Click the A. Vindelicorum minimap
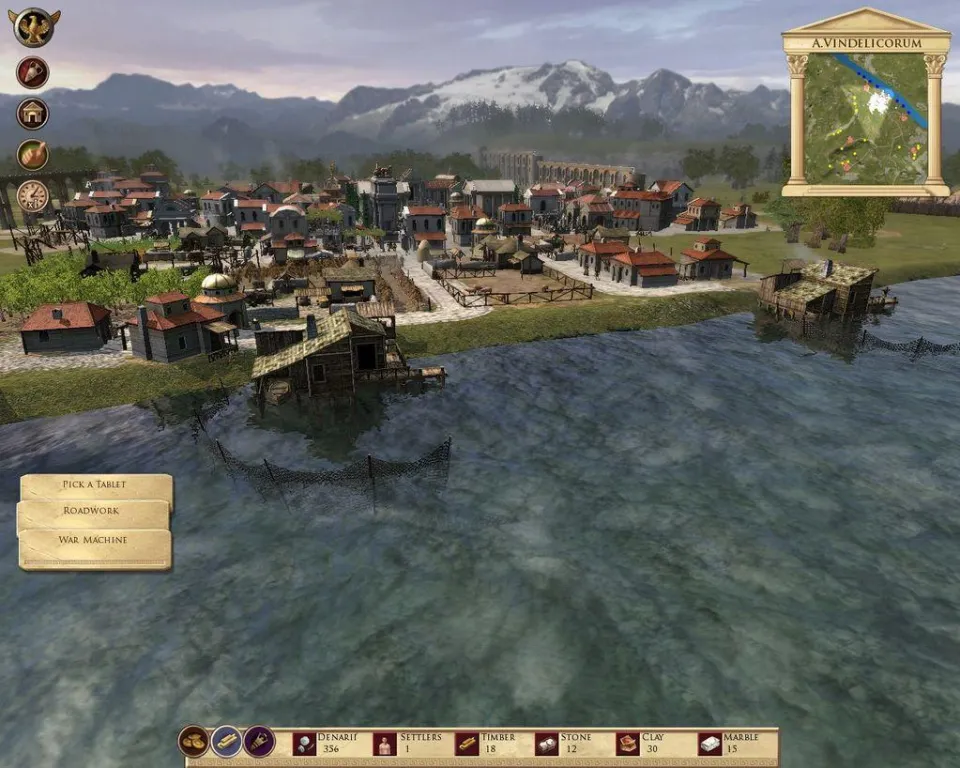This screenshot has width=960, height=768. point(866,117)
